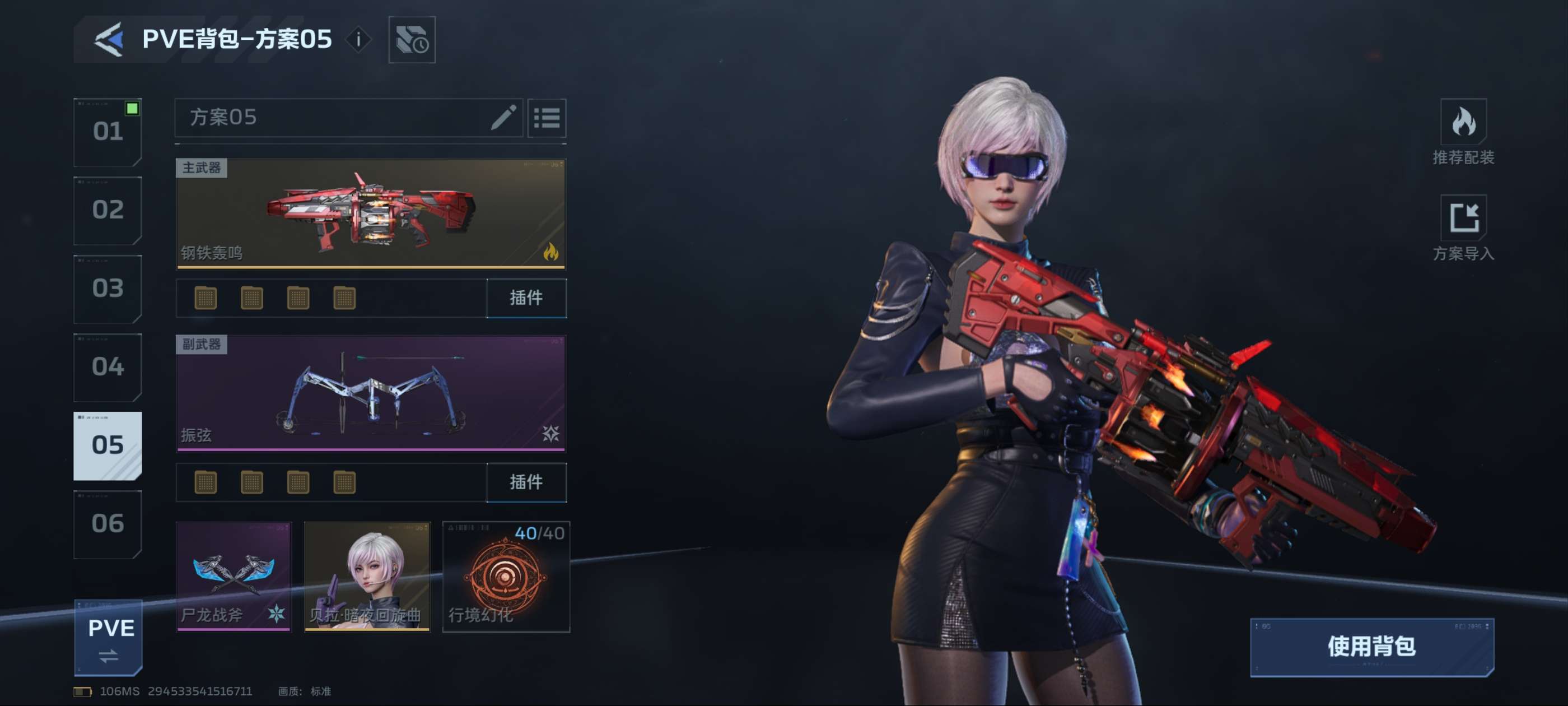Screen dimensions: 1568x706
Task: Select the 贝拉·暗夜回旋曲 character slot
Action: [x=367, y=576]
